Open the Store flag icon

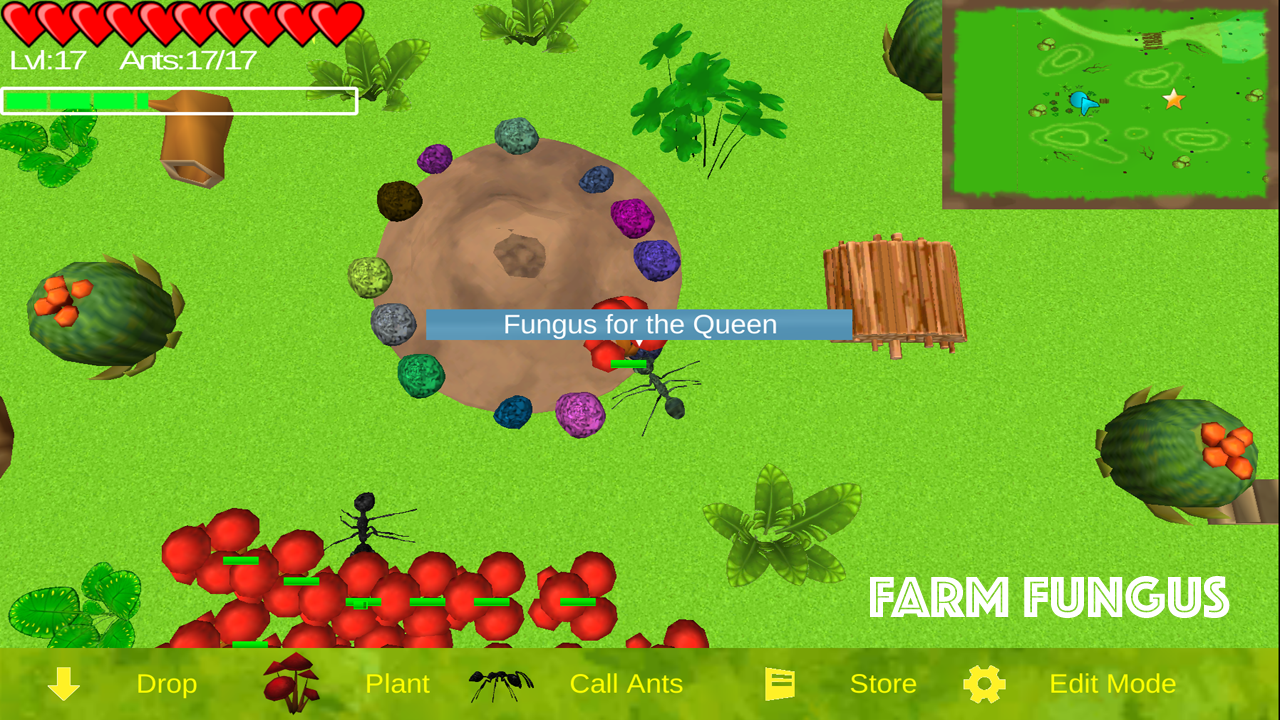click(x=779, y=684)
